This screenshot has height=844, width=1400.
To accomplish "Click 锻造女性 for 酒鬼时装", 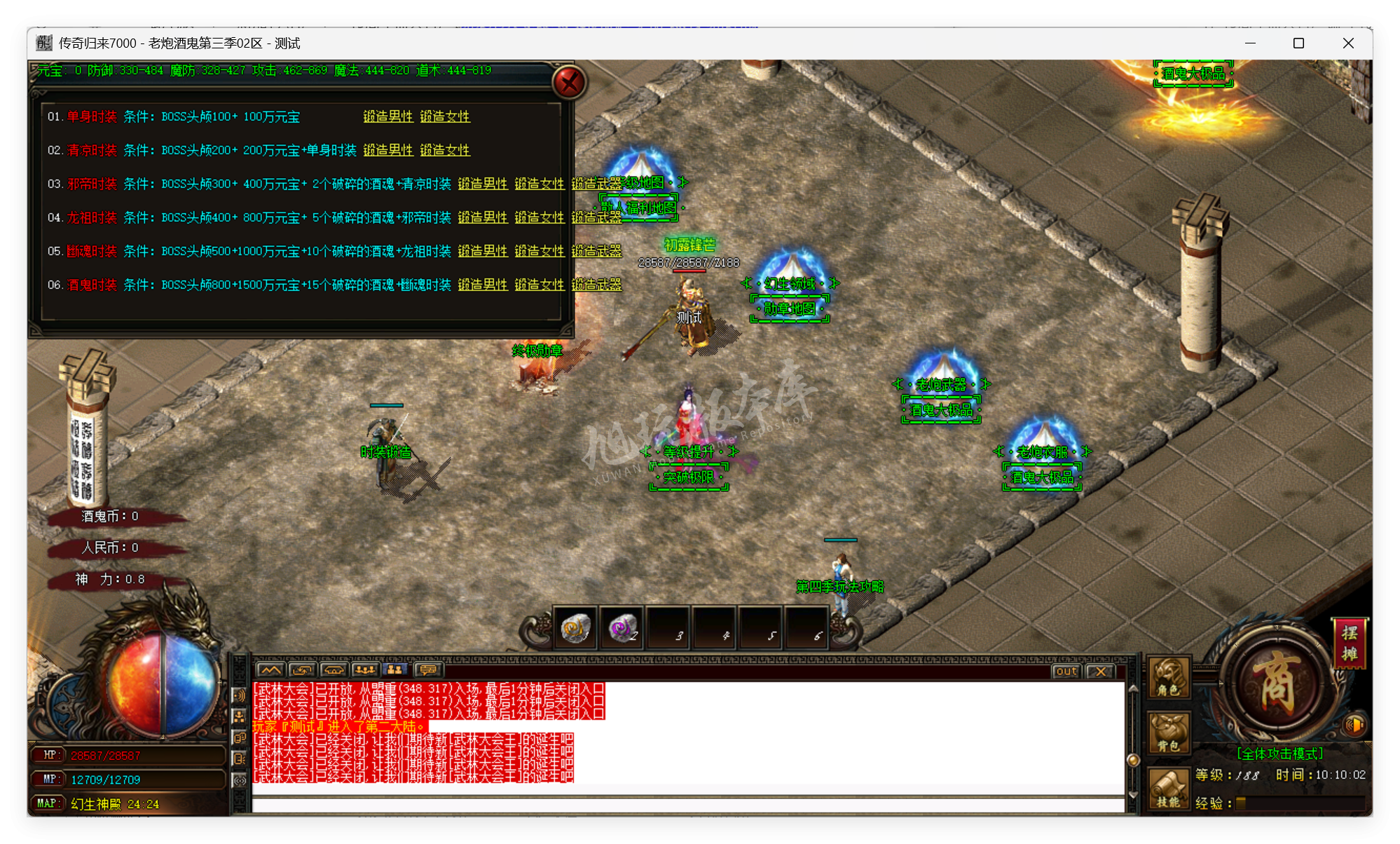I will point(540,285).
